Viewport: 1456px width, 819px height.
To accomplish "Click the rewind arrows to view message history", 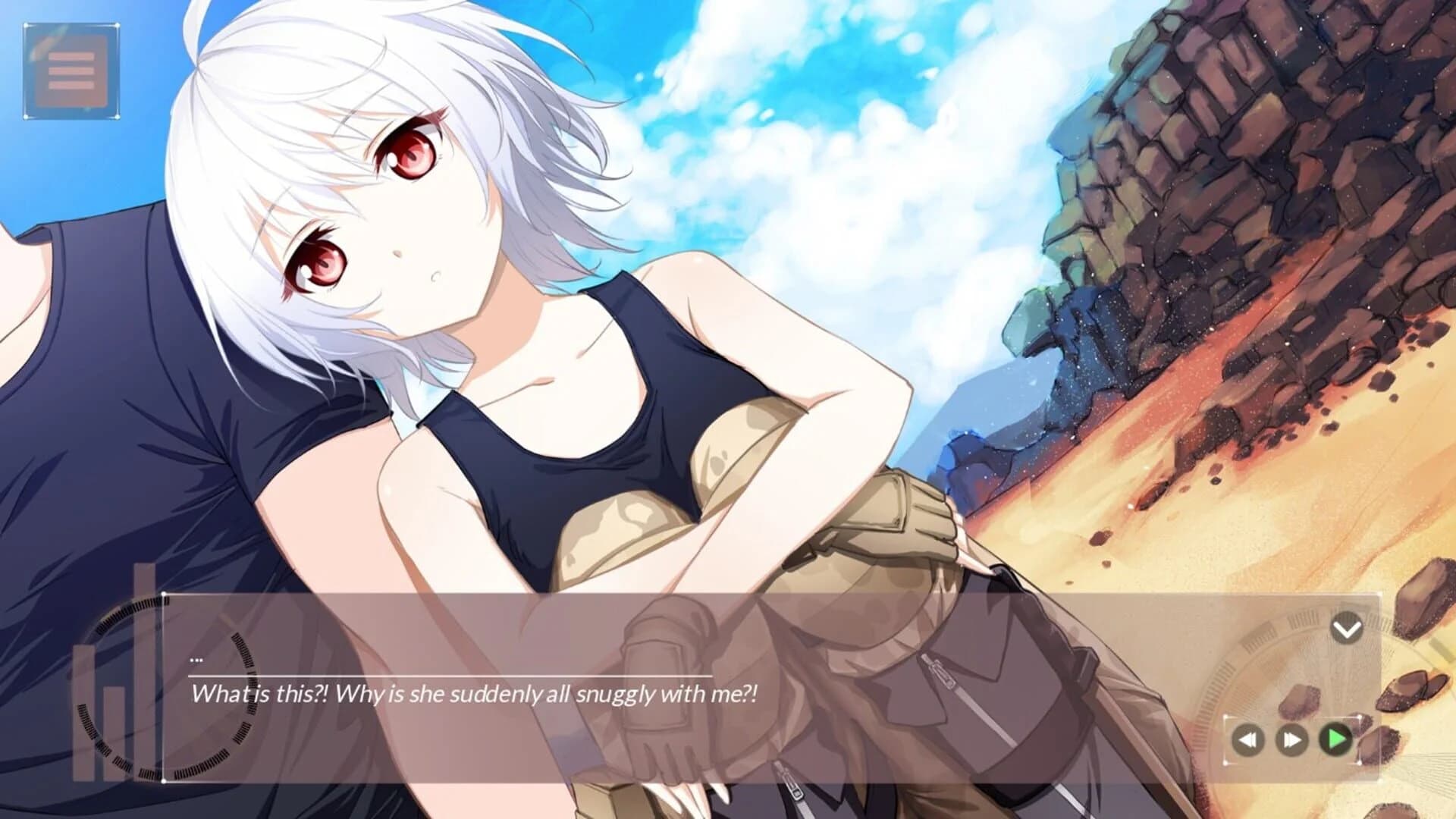I will tap(1248, 739).
